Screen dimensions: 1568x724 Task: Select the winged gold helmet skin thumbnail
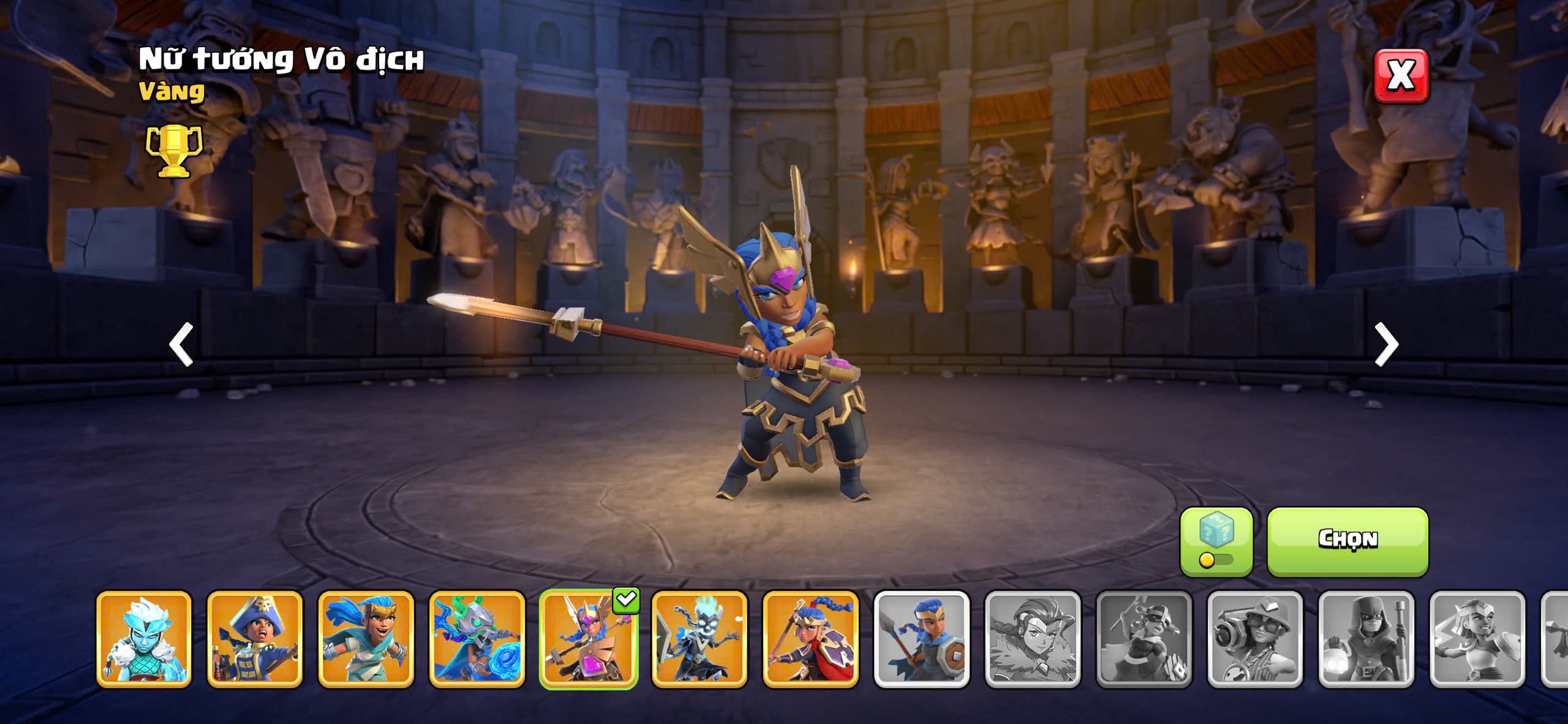[588, 638]
